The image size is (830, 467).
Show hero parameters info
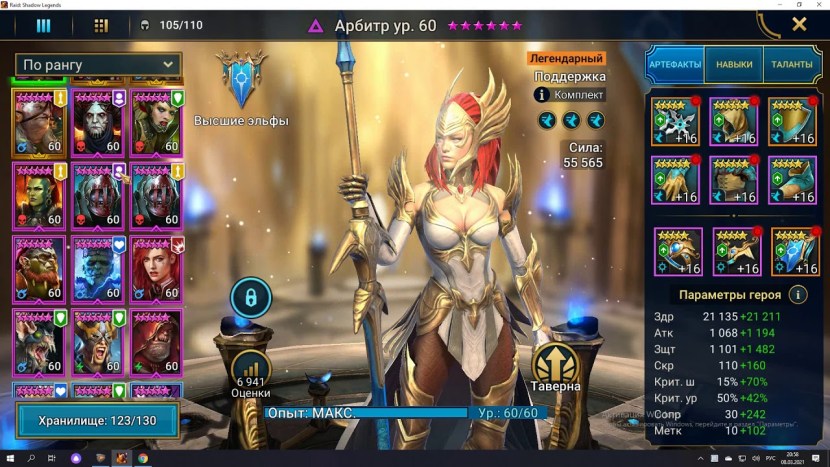pos(798,295)
